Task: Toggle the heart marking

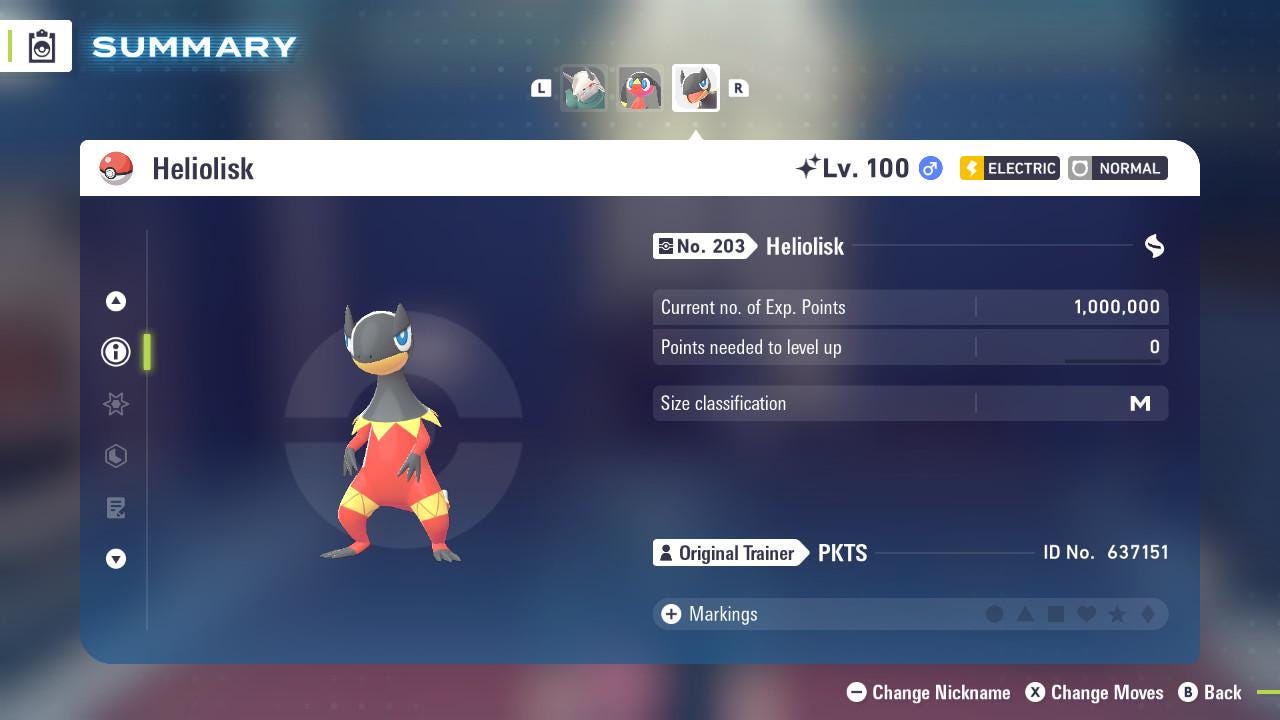Action: pyautogui.click(x=1086, y=614)
